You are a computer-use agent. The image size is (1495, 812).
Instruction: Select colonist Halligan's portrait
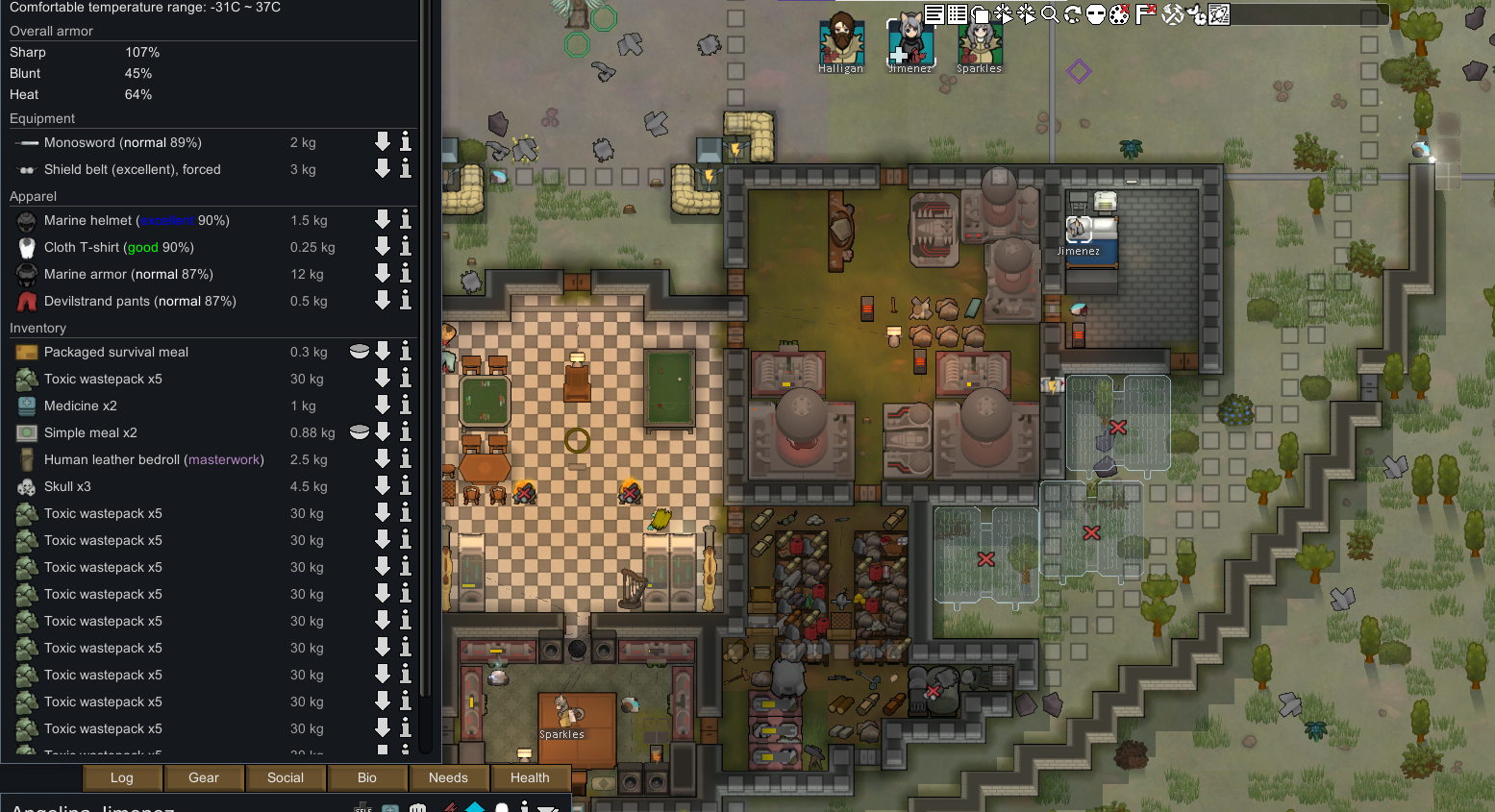click(841, 41)
